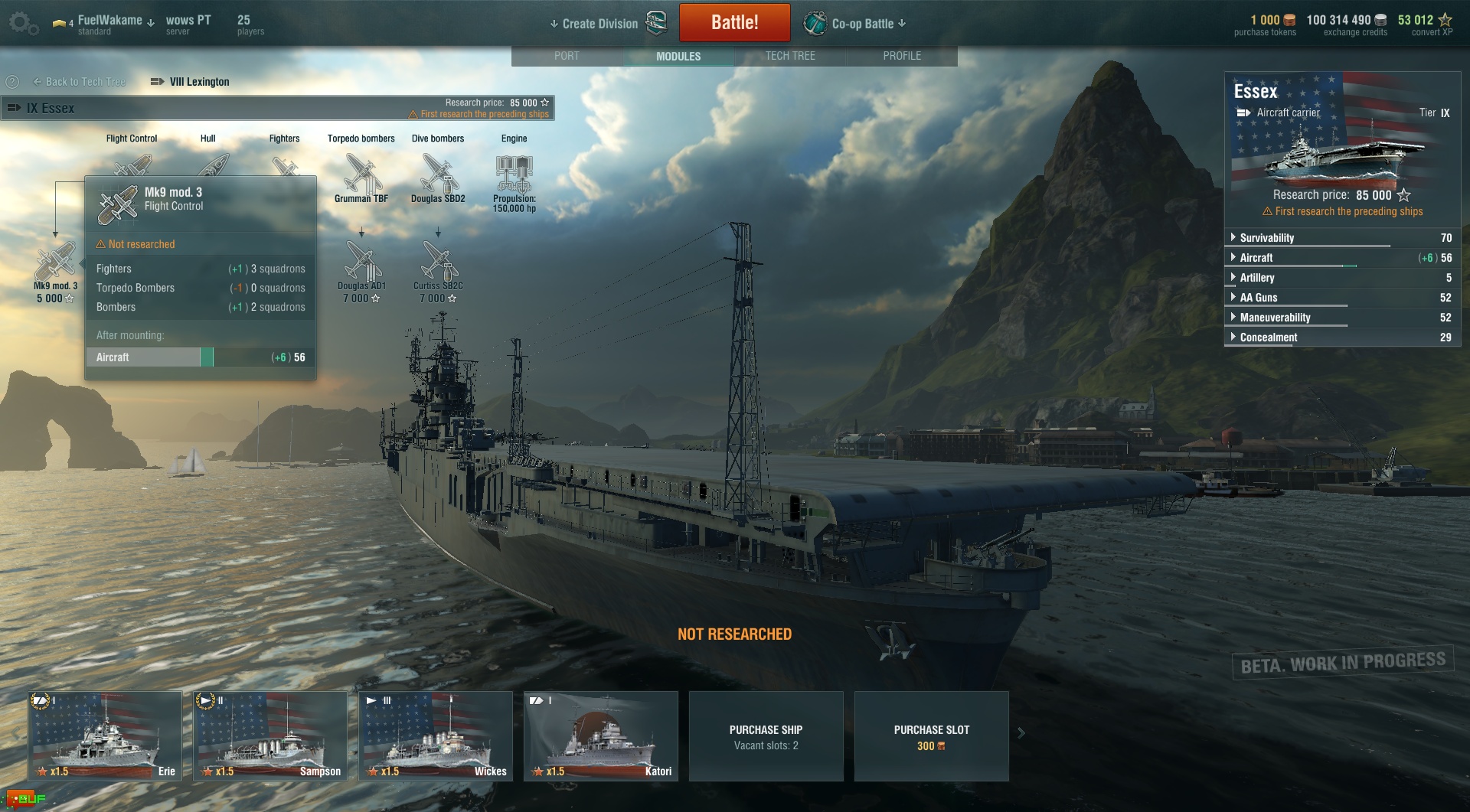Viewport: 1470px width, 812px height.
Task: Expand the Concealment stats section
Action: pyautogui.click(x=1269, y=338)
